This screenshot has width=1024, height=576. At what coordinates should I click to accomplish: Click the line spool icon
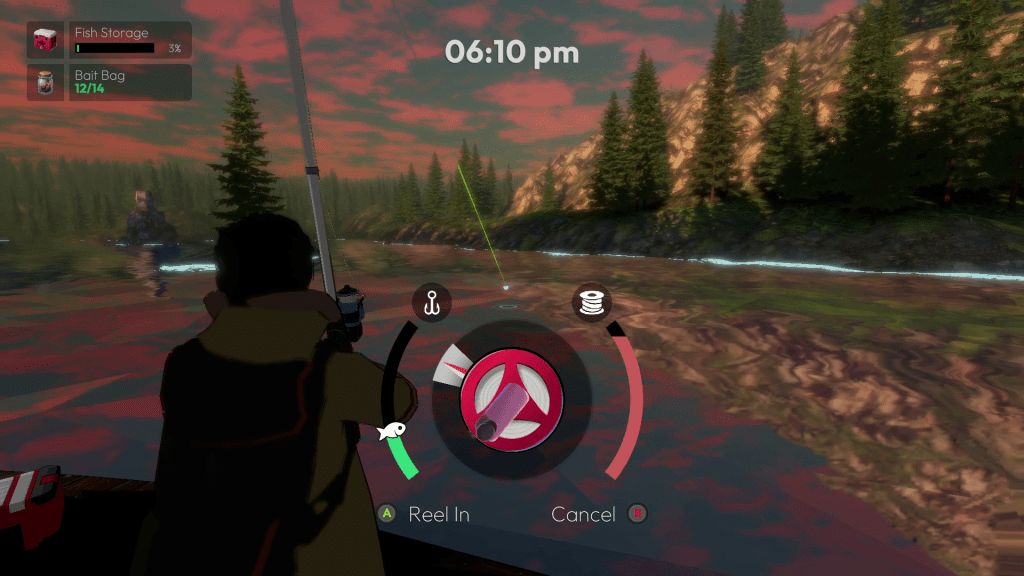[591, 302]
